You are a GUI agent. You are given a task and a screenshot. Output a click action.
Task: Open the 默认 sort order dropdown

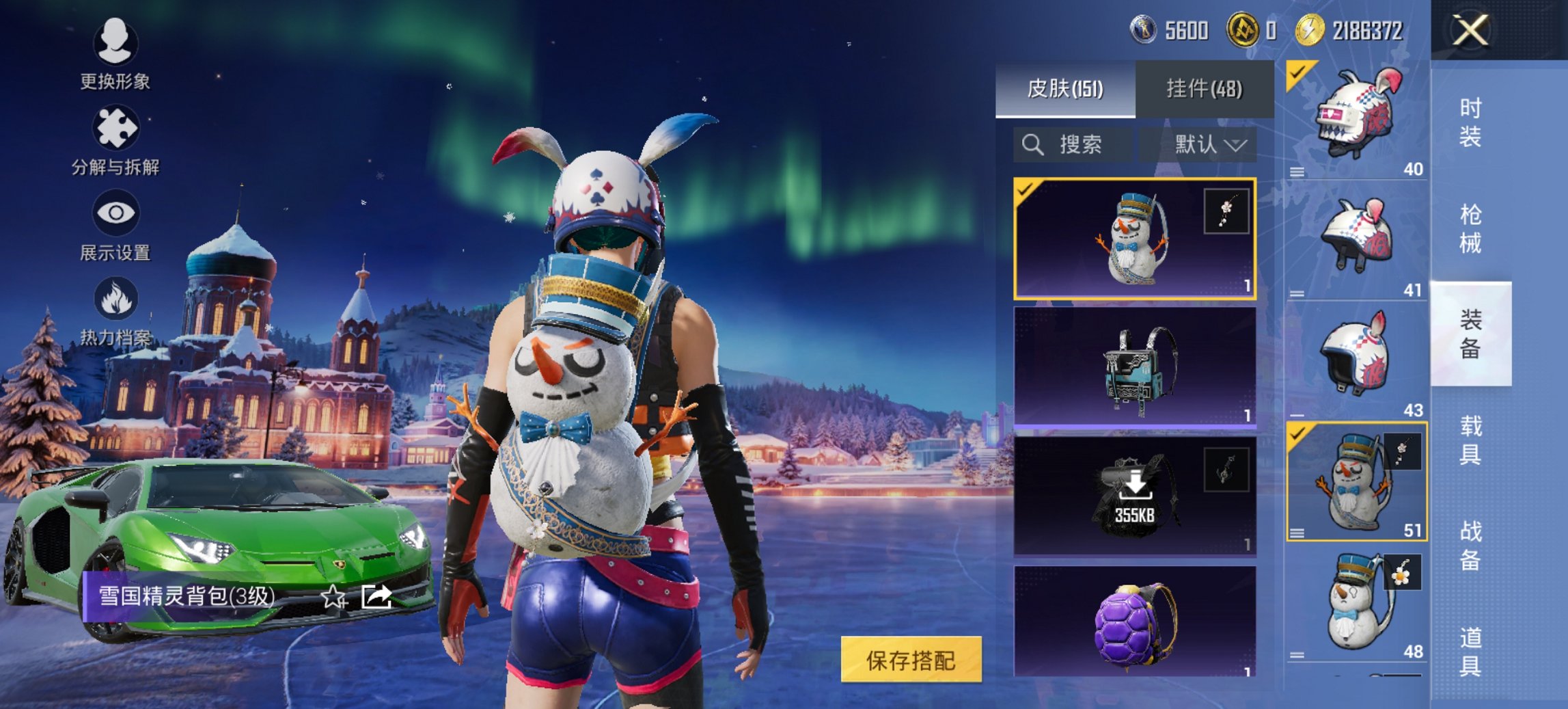[x=1213, y=144]
